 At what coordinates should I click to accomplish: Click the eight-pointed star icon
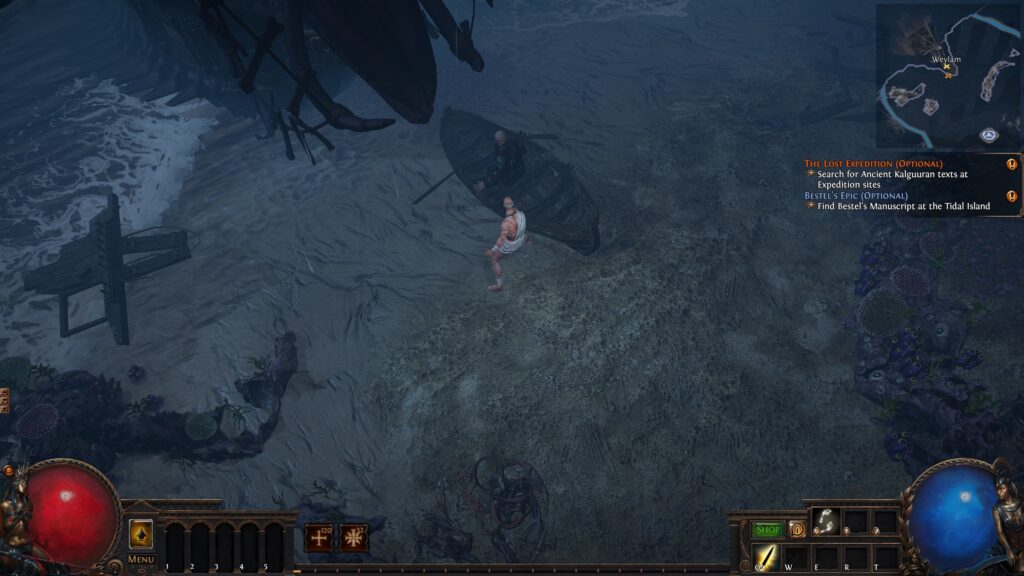click(x=354, y=538)
